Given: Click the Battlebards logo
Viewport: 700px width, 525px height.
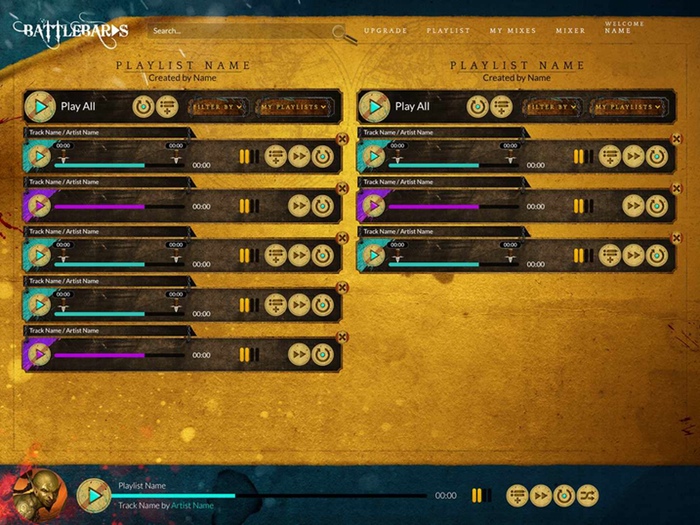Looking at the screenshot, I should [x=70, y=30].
